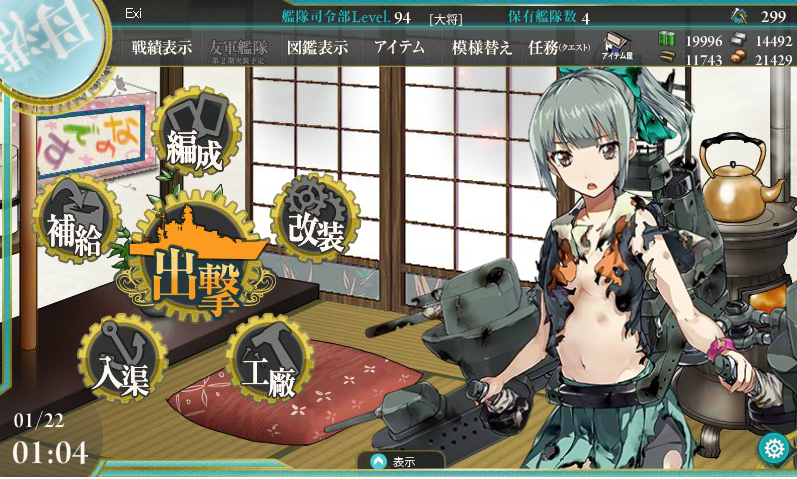Viewport: 797px width, 479px height.
Task: Select the 友軍艦隊 friendly fleet entry
Action: pyautogui.click(x=240, y=48)
